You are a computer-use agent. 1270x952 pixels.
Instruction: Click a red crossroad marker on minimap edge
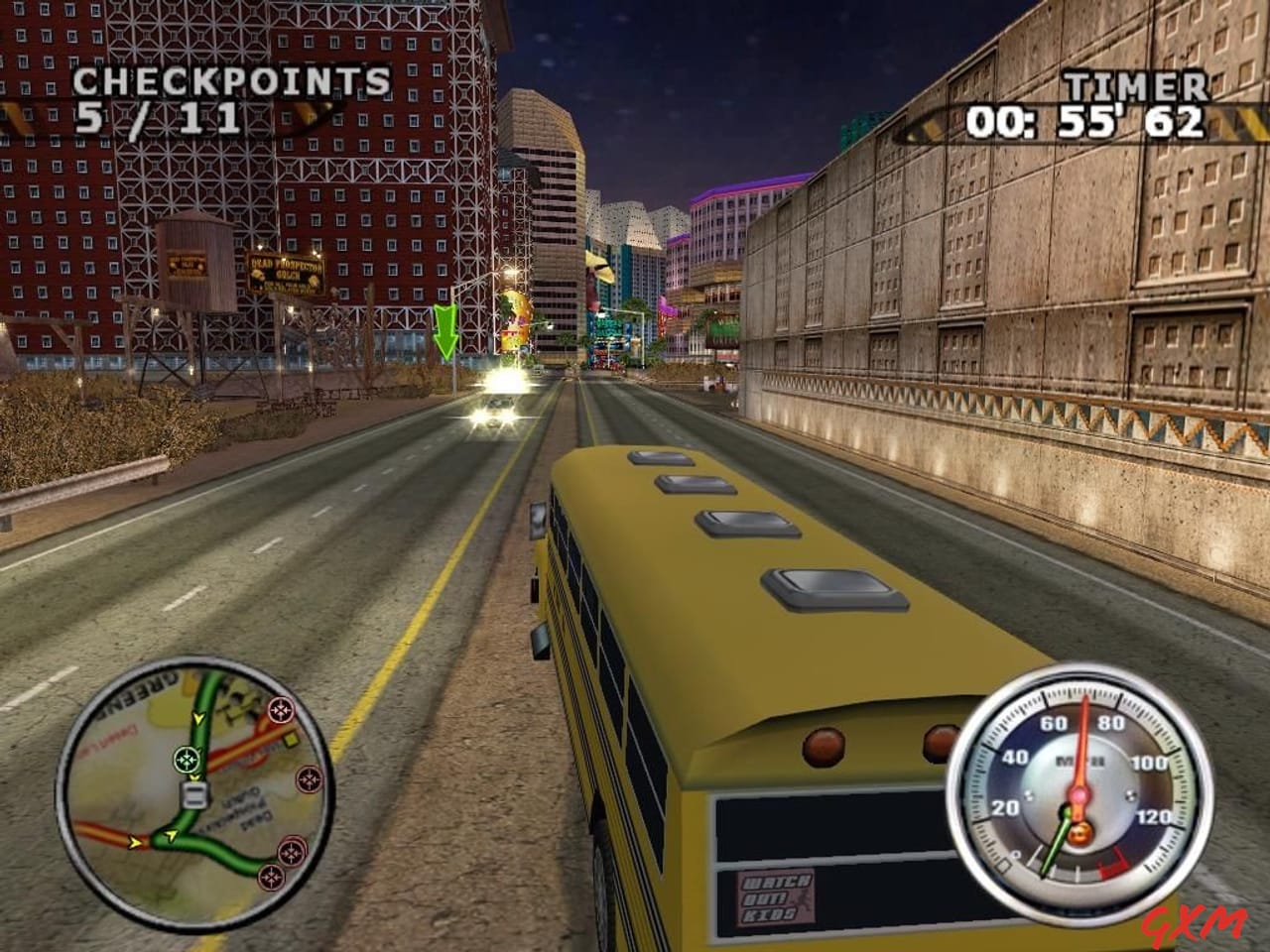point(281,709)
